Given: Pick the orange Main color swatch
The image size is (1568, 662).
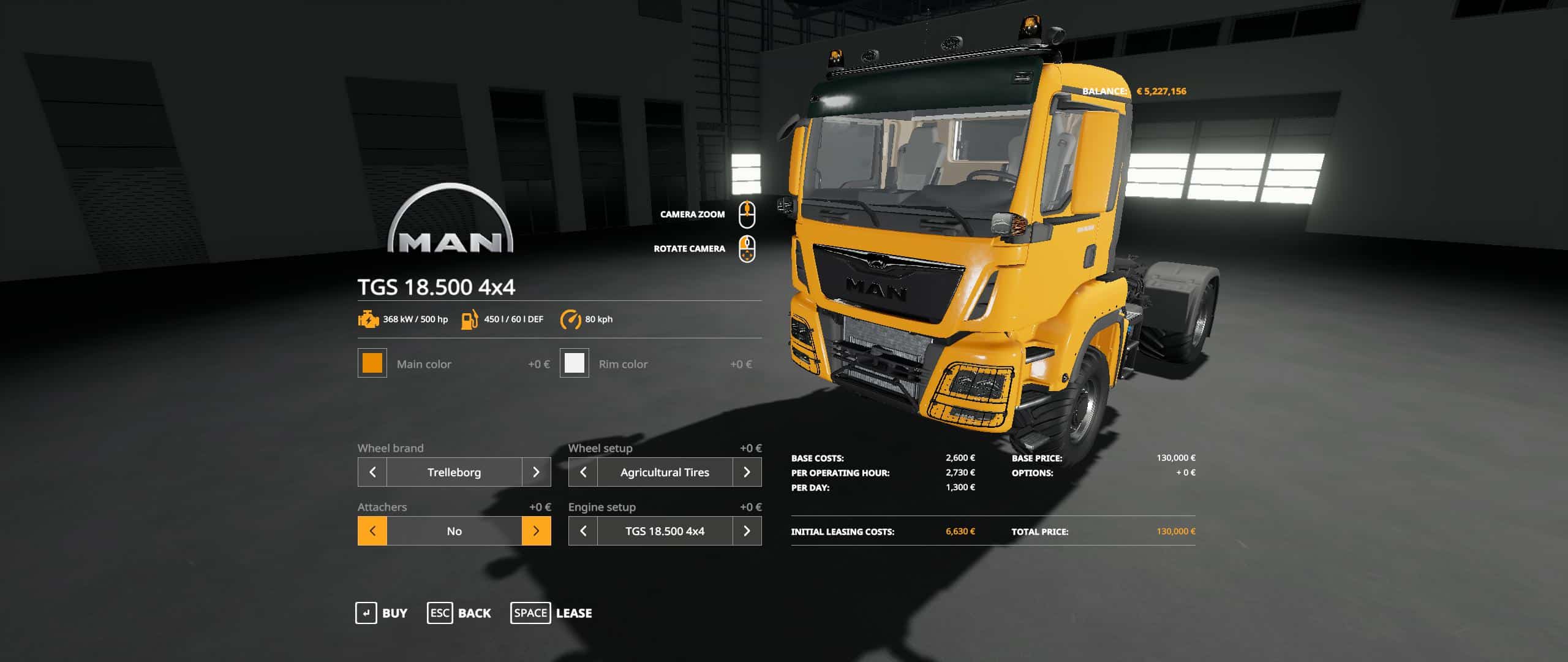Looking at the screenshot, I should pyautogui.click(x=372, y=363).
